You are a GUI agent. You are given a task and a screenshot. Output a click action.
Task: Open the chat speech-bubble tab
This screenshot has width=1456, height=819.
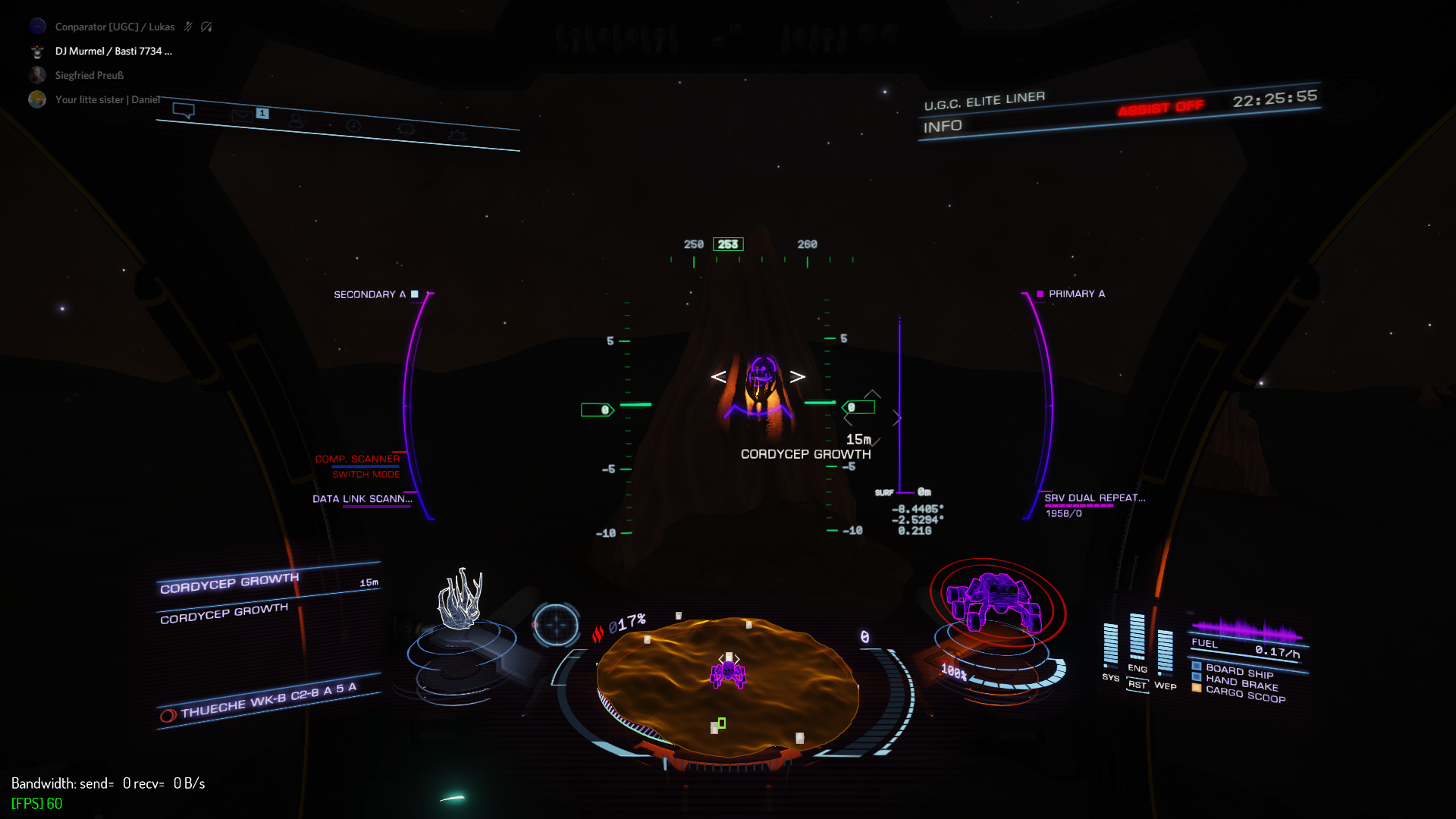coord(184,111)
